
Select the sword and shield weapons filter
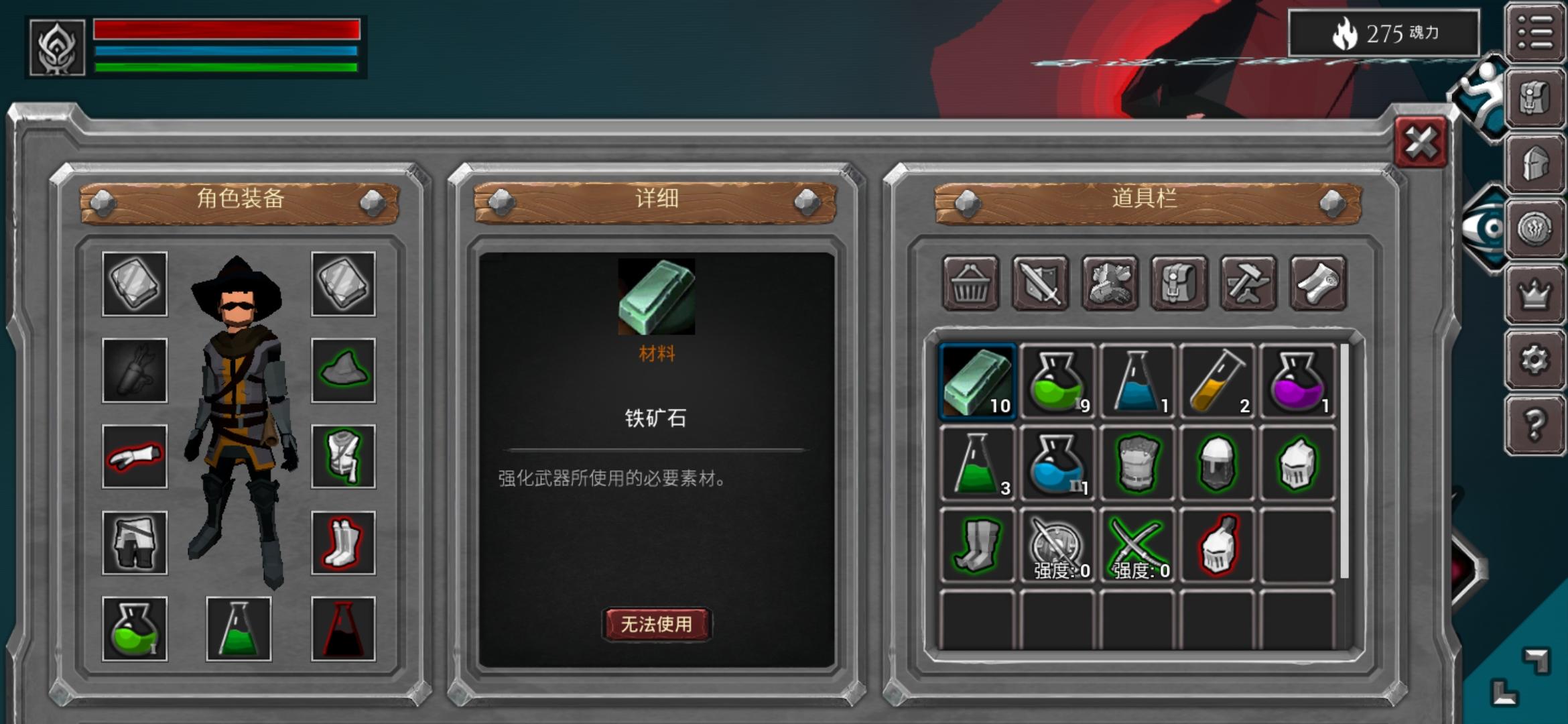pyautogui.click(x=1041, y=285)
